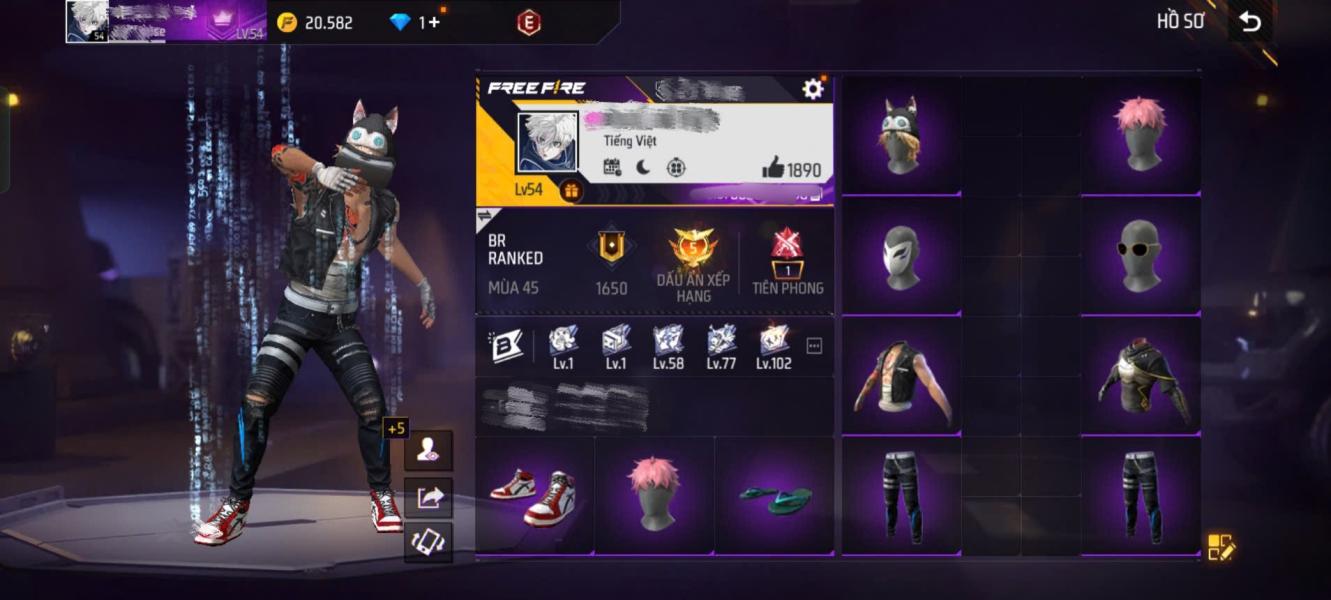Select the Lv.102 skill icon

click(x=773, y=342)
